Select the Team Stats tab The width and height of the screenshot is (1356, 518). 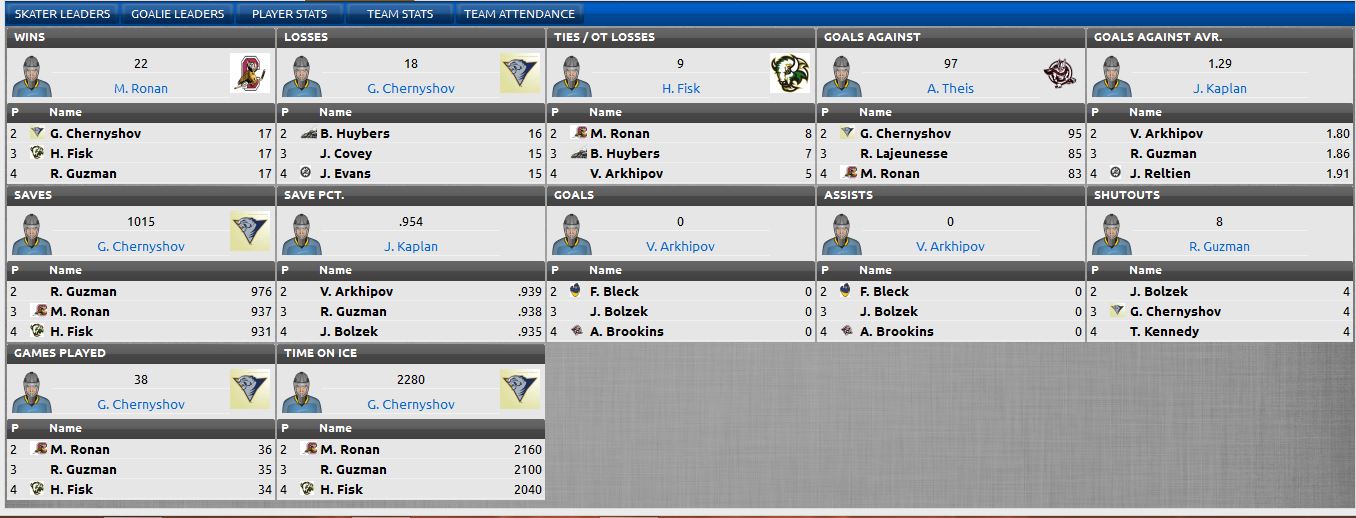pos(400,14)
